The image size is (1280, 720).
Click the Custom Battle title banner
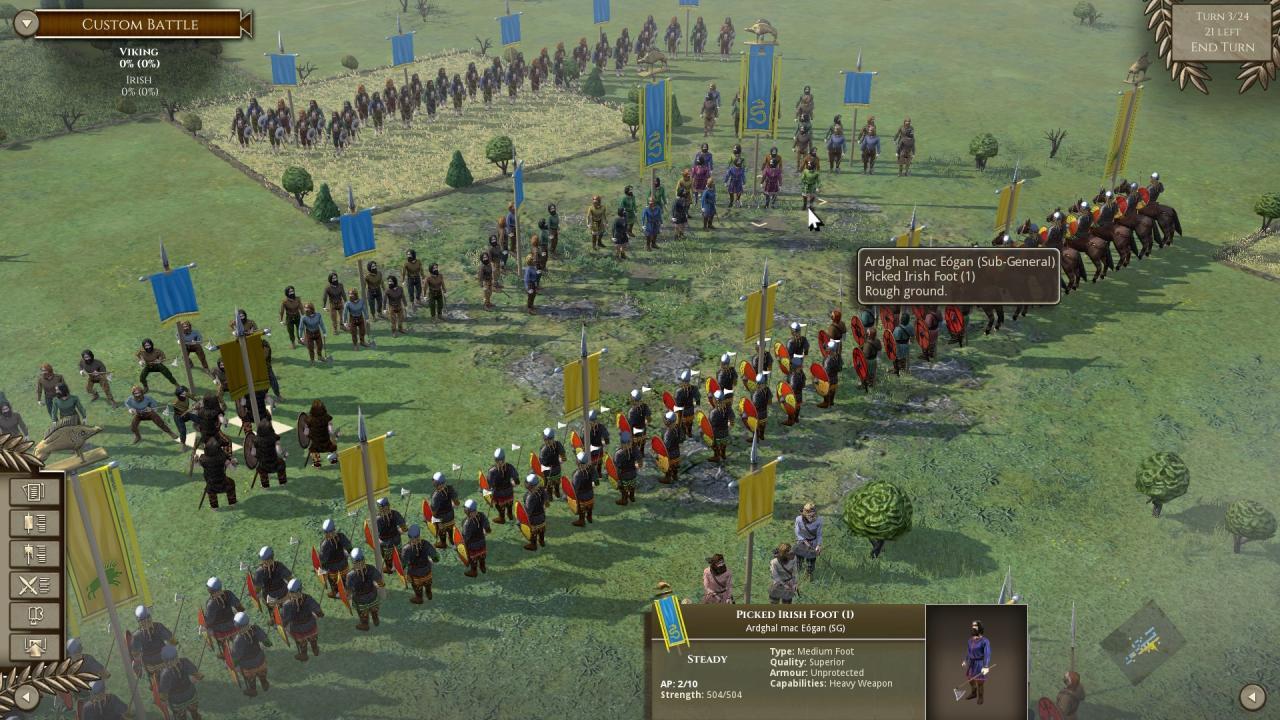140,23
